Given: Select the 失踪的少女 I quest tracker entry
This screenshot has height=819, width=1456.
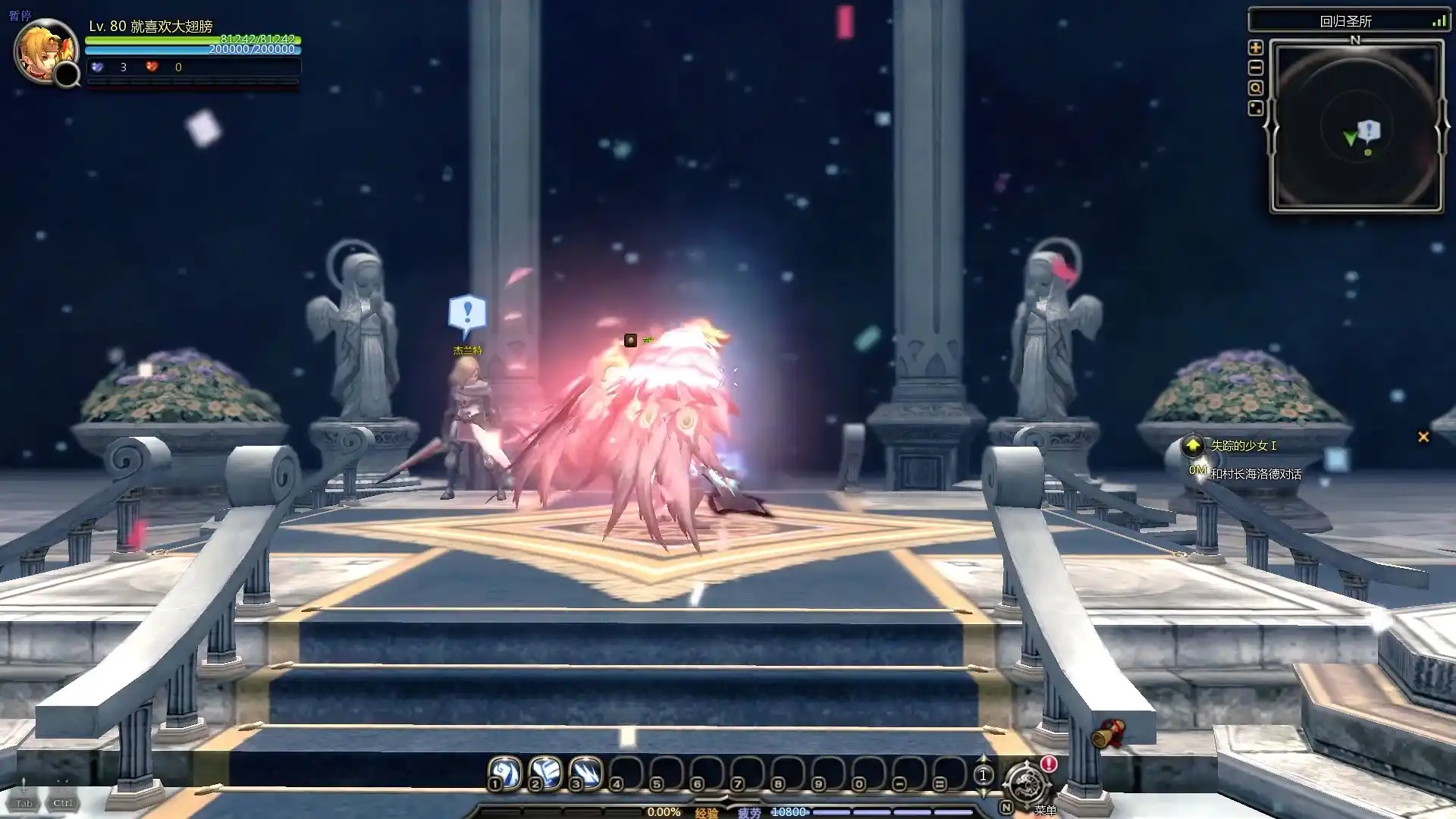Looking at the screenshot, I should 1243,446.
